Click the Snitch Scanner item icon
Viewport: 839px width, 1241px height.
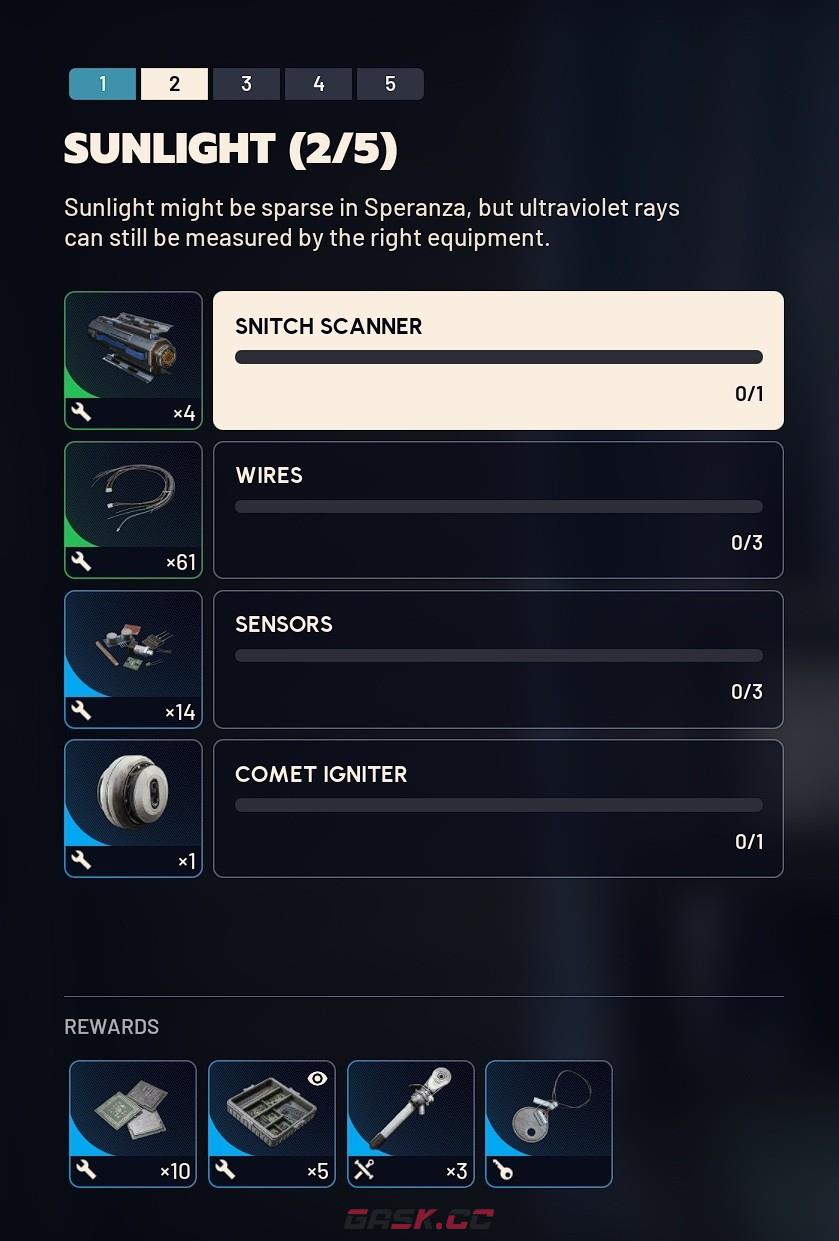pos(133,360)
